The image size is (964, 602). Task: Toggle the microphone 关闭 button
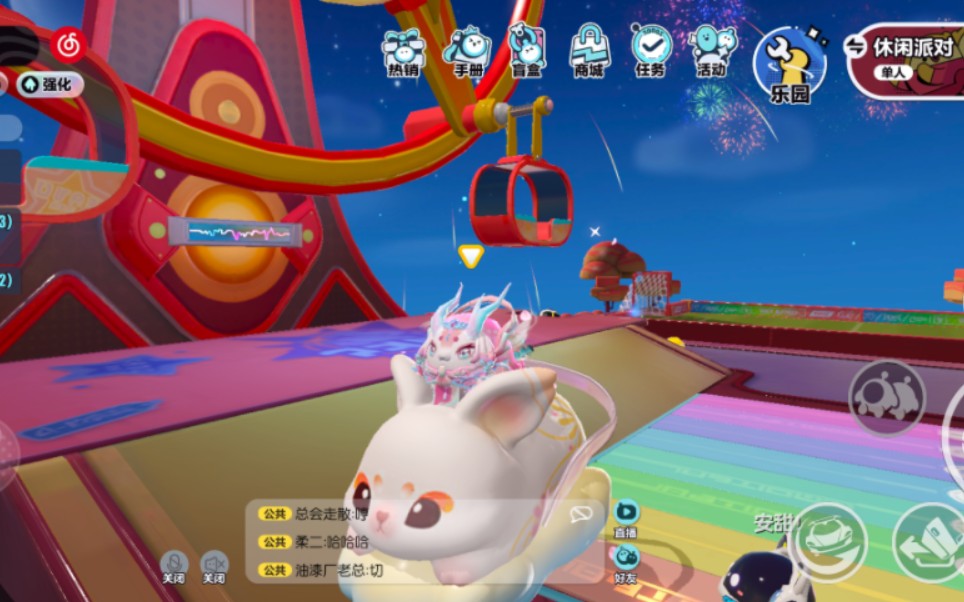pos(174,567)
